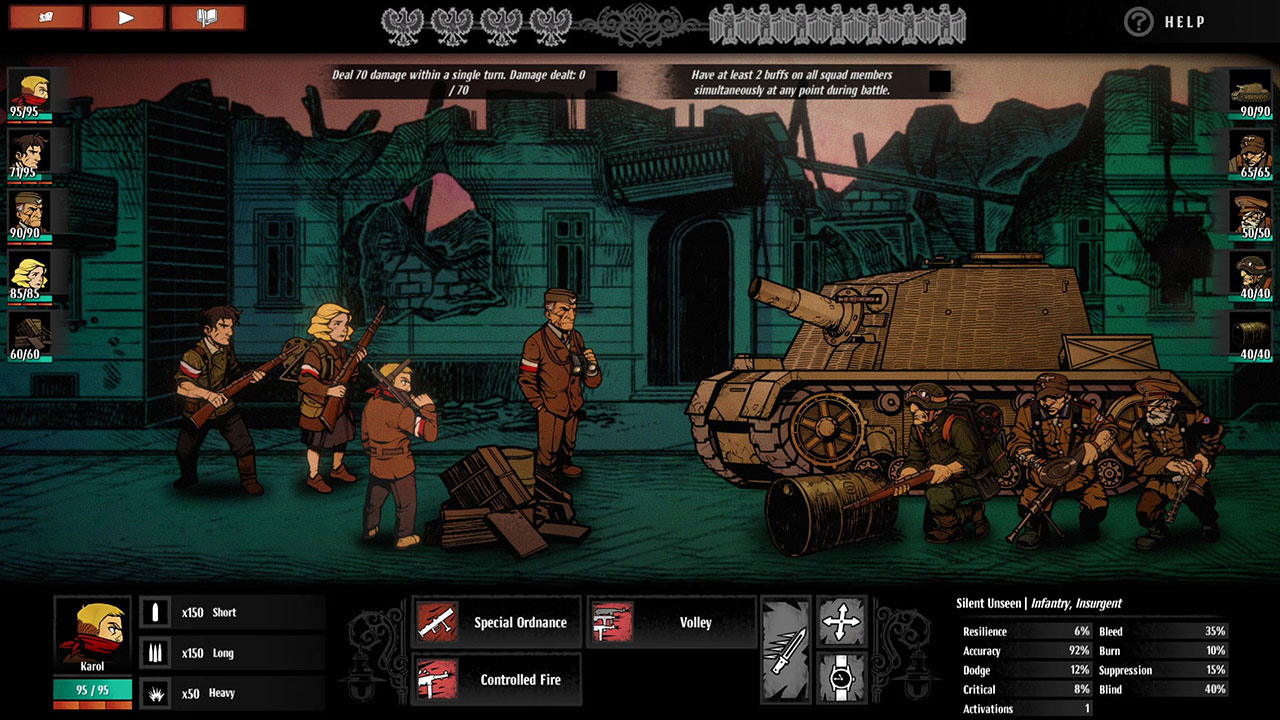Click Karol's green health bar
This screenshot has height=720, width=1280.
point(92,691)
